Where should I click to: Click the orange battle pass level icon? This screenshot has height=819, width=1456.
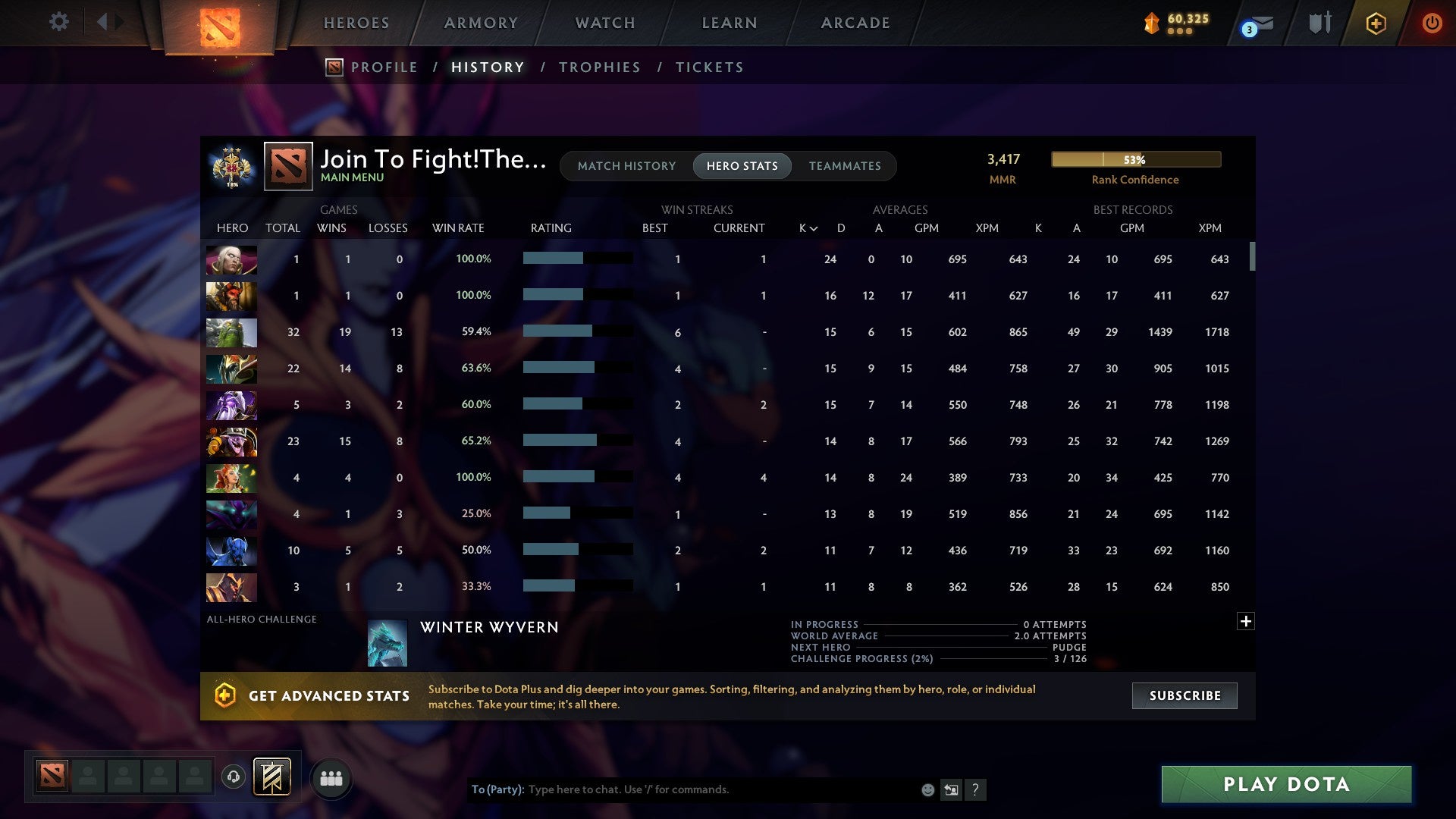1152,24
